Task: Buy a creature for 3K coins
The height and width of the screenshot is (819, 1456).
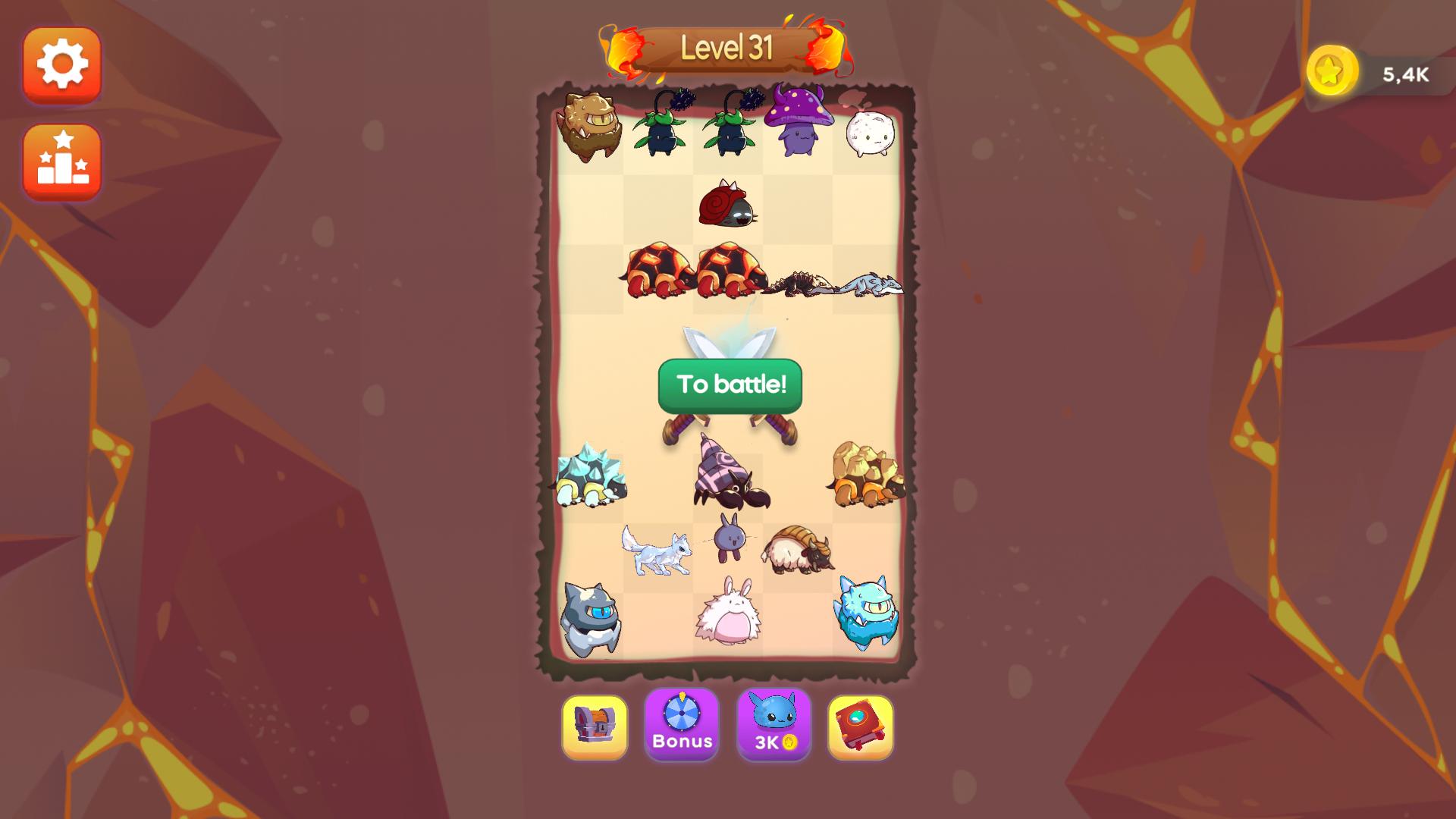Action: tap(774, 727)
